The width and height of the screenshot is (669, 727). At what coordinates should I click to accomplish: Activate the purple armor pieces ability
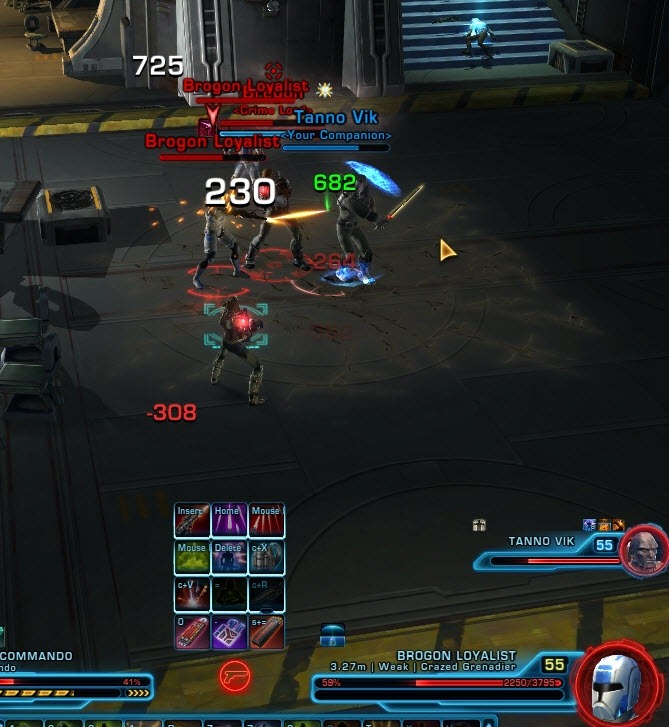coord(229,632)
